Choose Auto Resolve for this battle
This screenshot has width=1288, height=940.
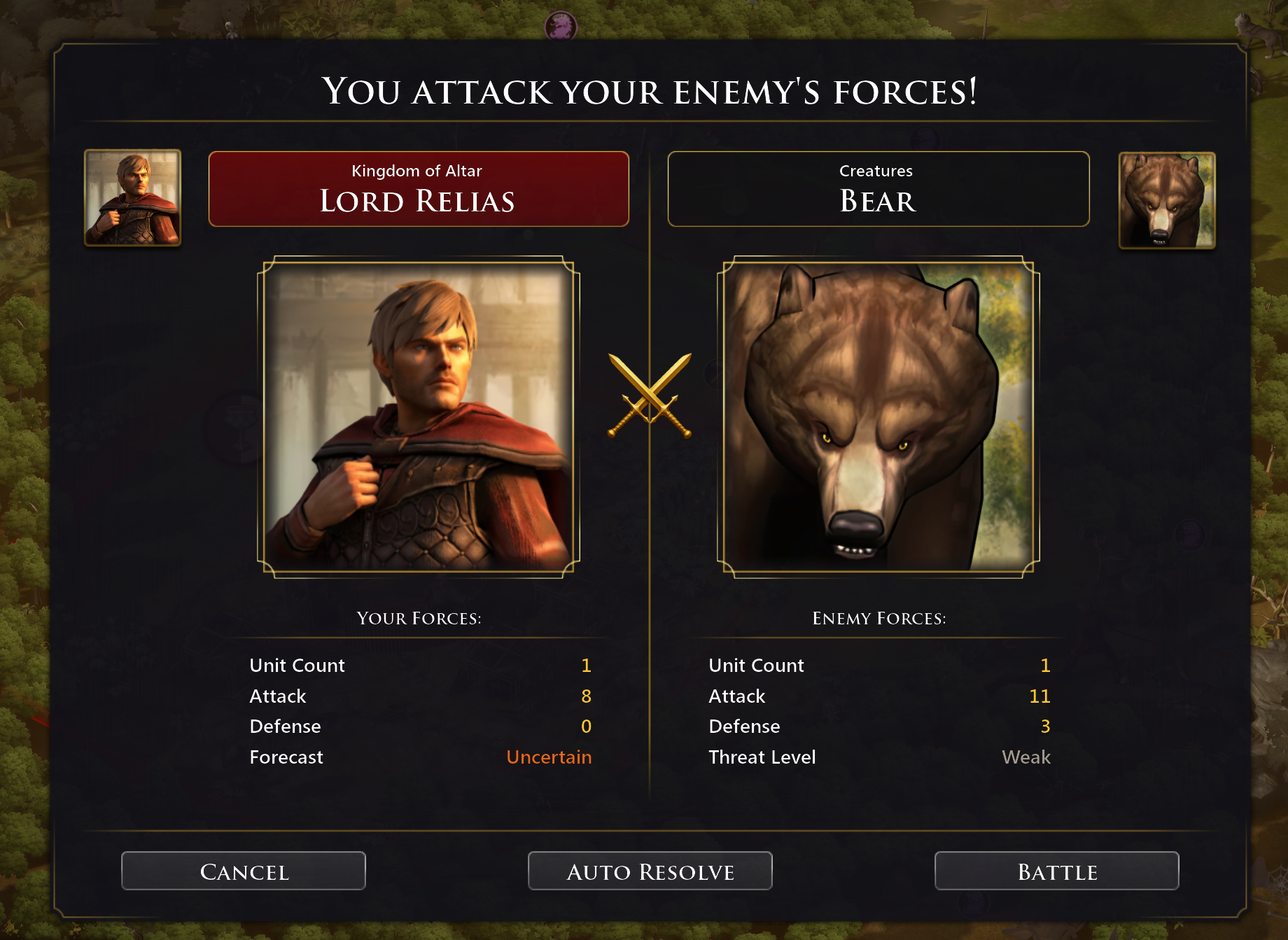(x=650, y=871)
